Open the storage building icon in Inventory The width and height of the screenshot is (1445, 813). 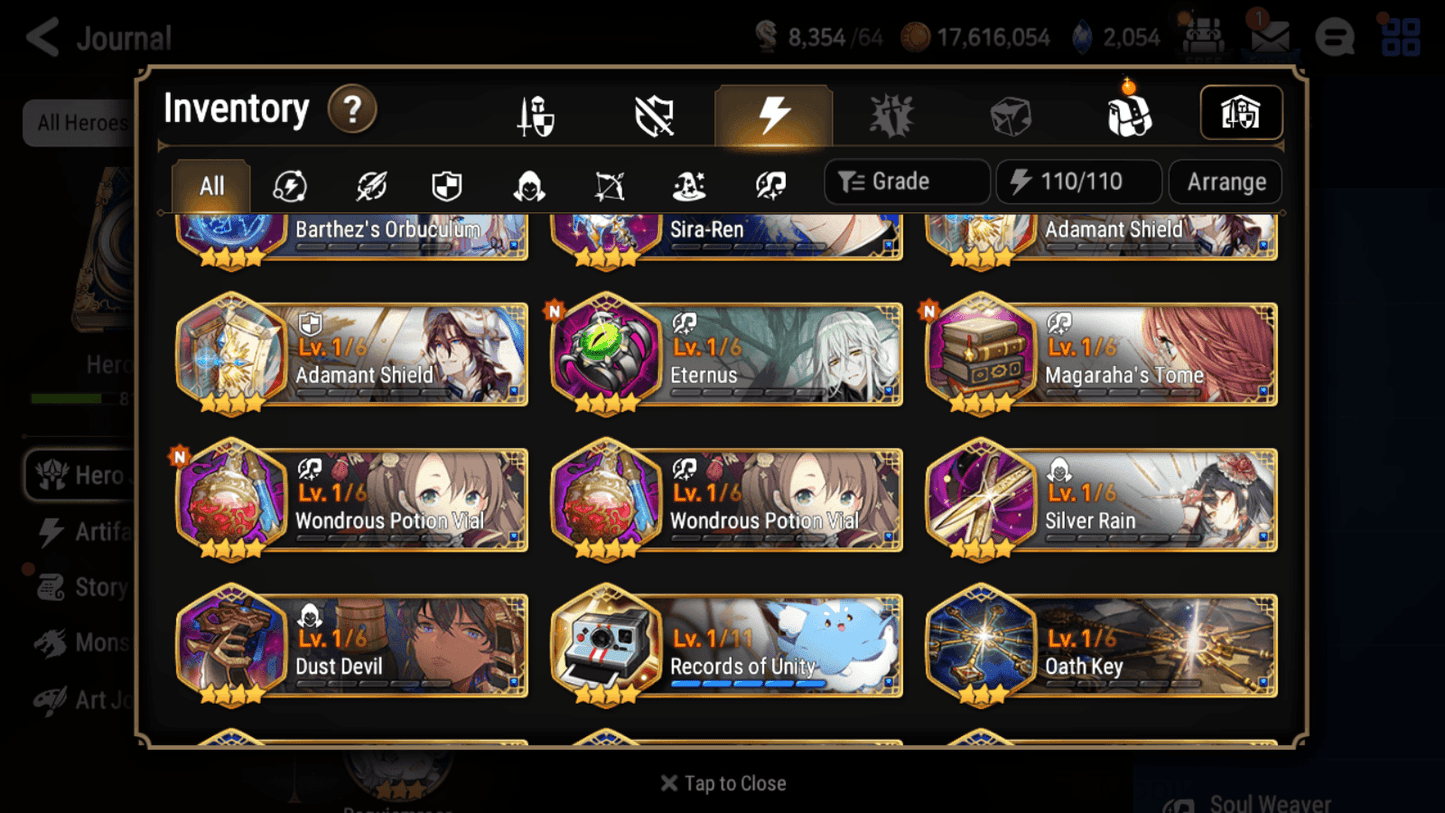point(1241,113)
